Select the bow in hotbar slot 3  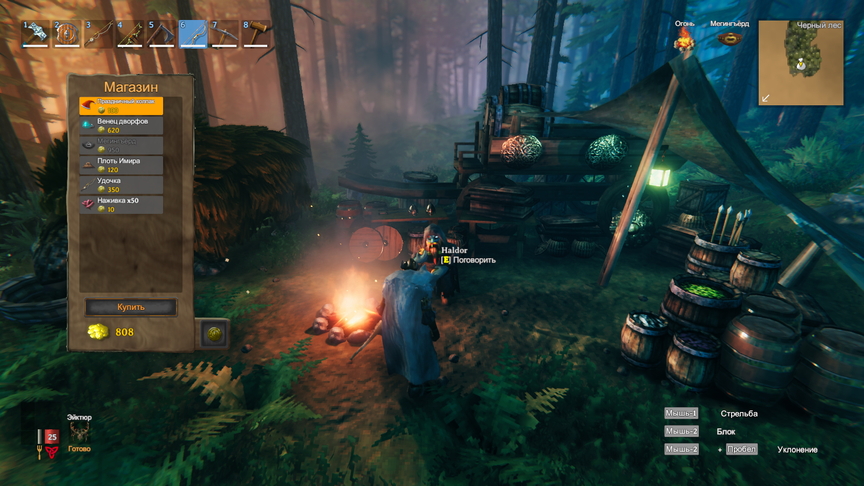tap(98, 34)
